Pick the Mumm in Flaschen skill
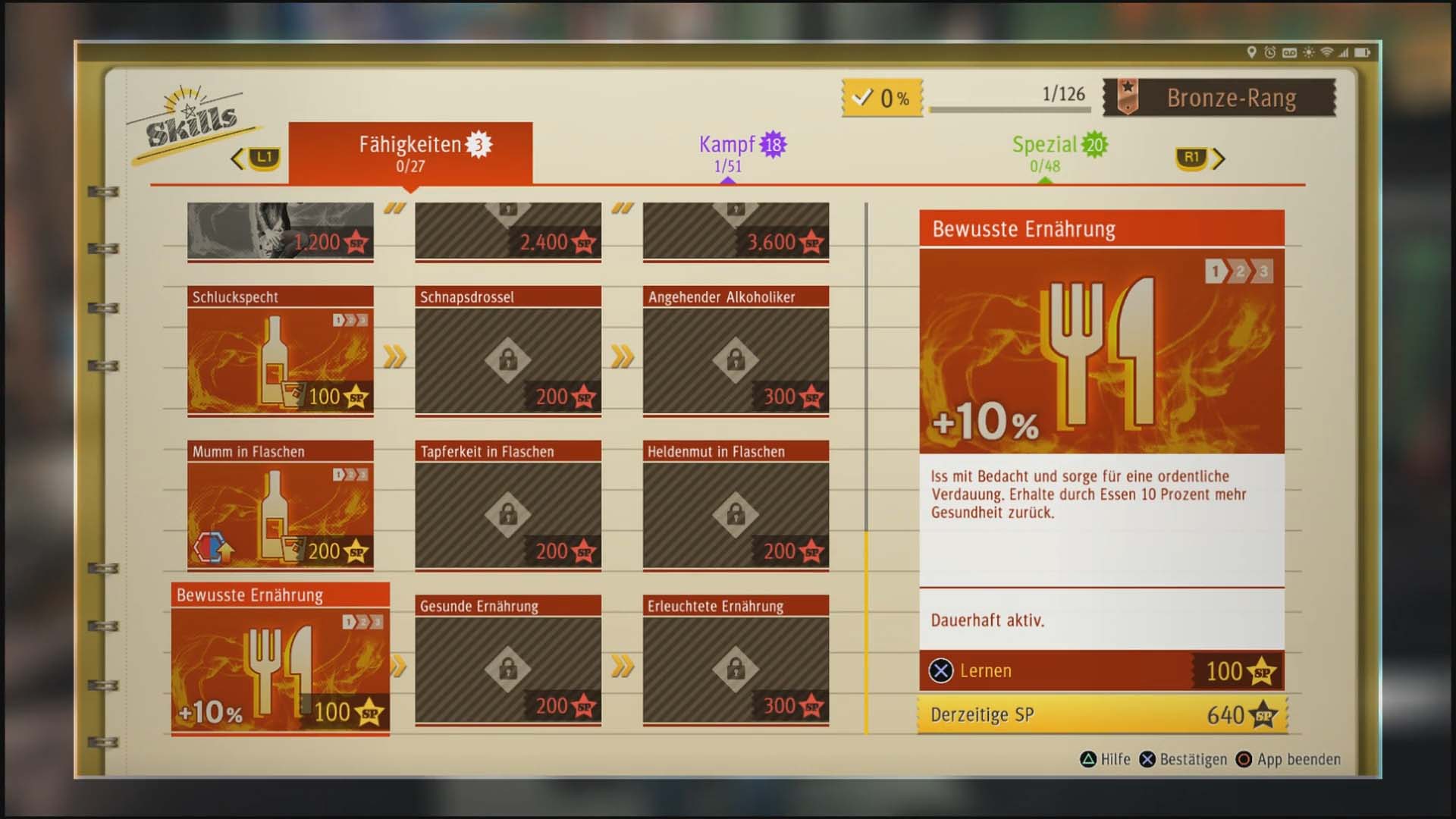This screenshot has height=819, width=1456. (280, 506)
